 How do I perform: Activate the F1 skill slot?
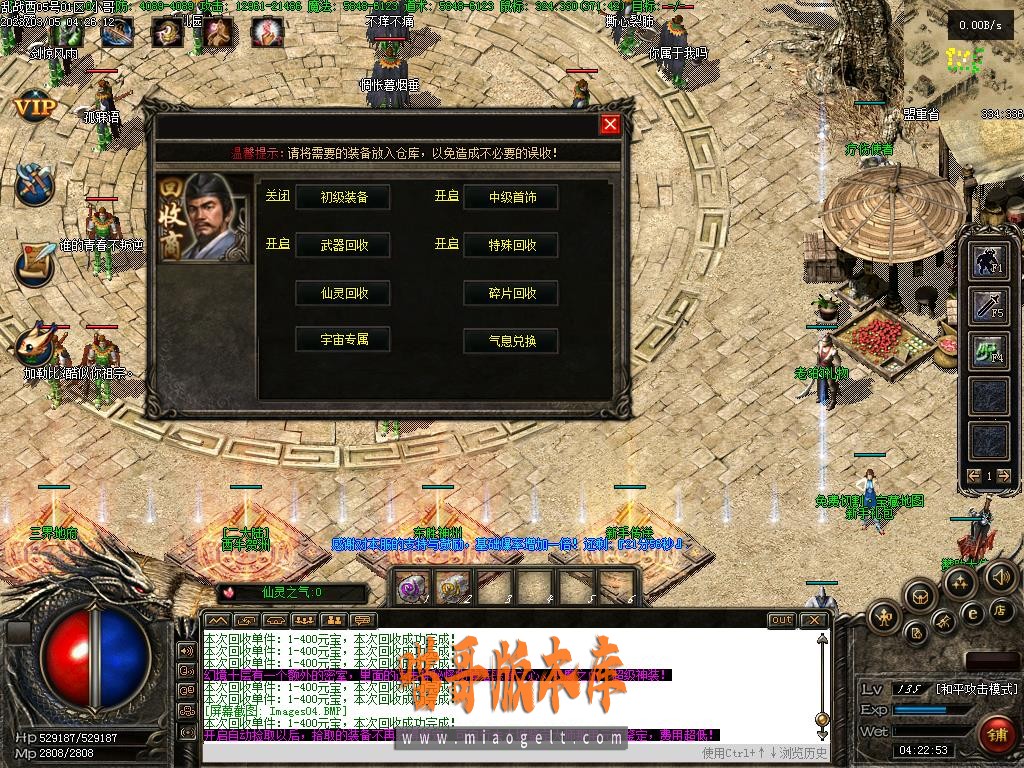pos(990,261)
